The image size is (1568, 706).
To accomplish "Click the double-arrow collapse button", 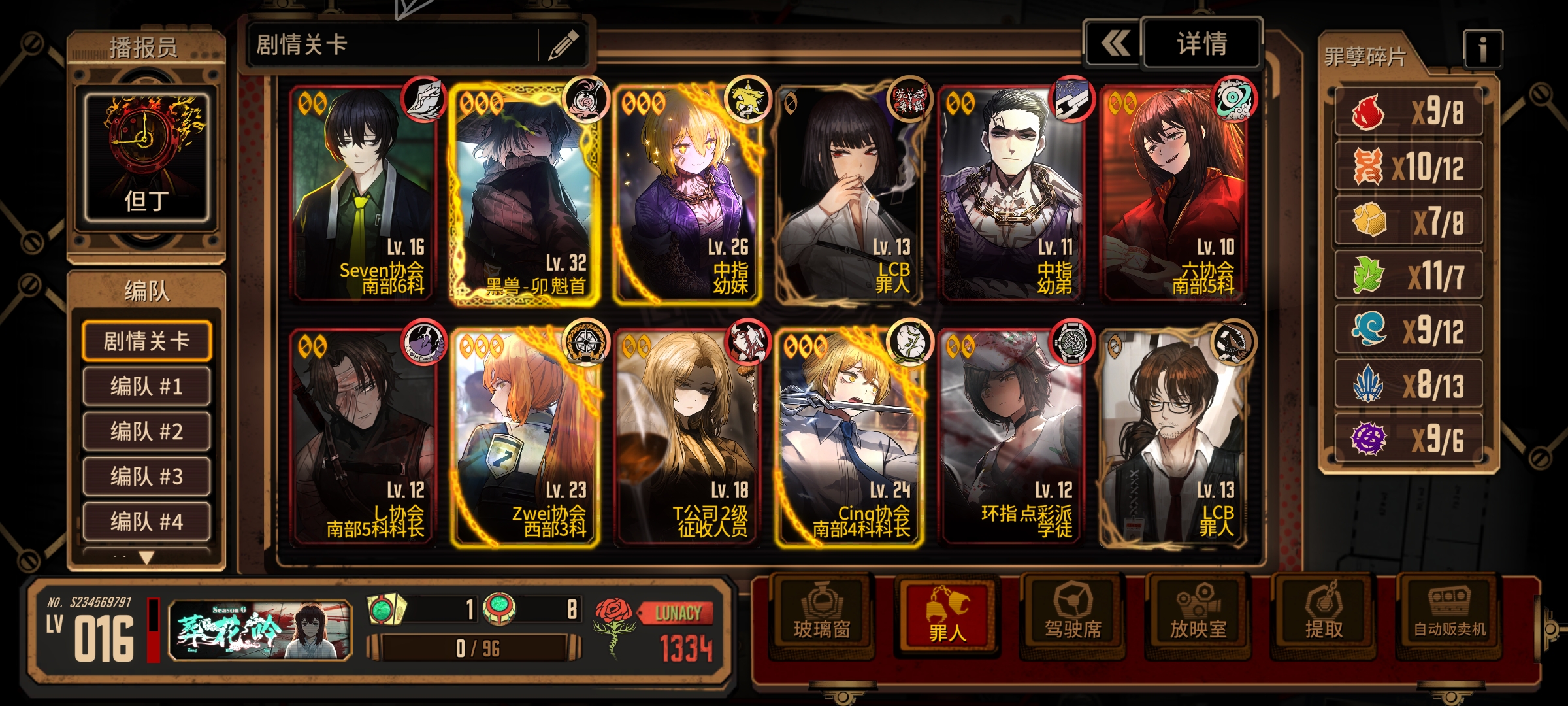I will point(1115,44).
